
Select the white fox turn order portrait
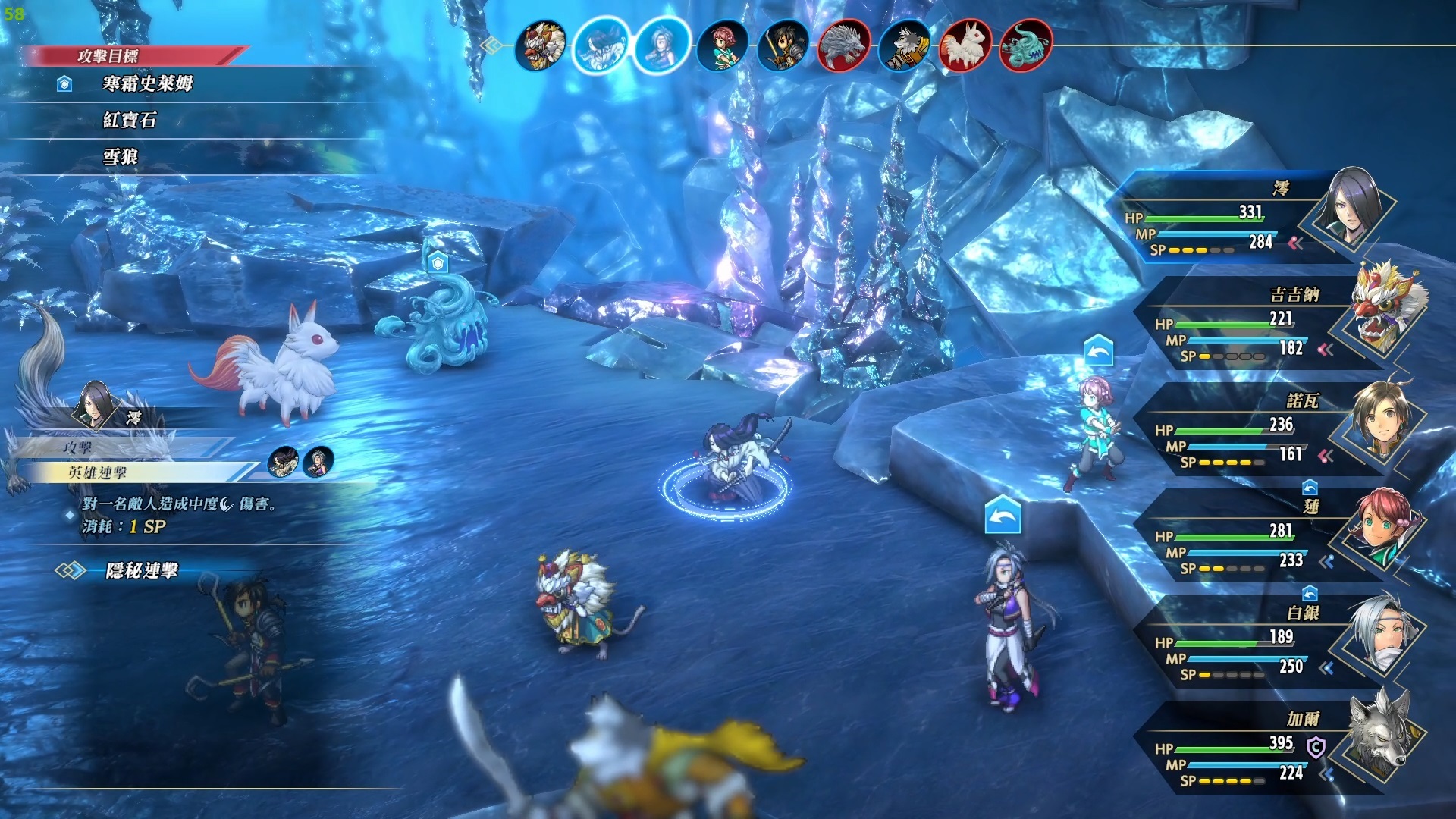[x=965, y=45]
